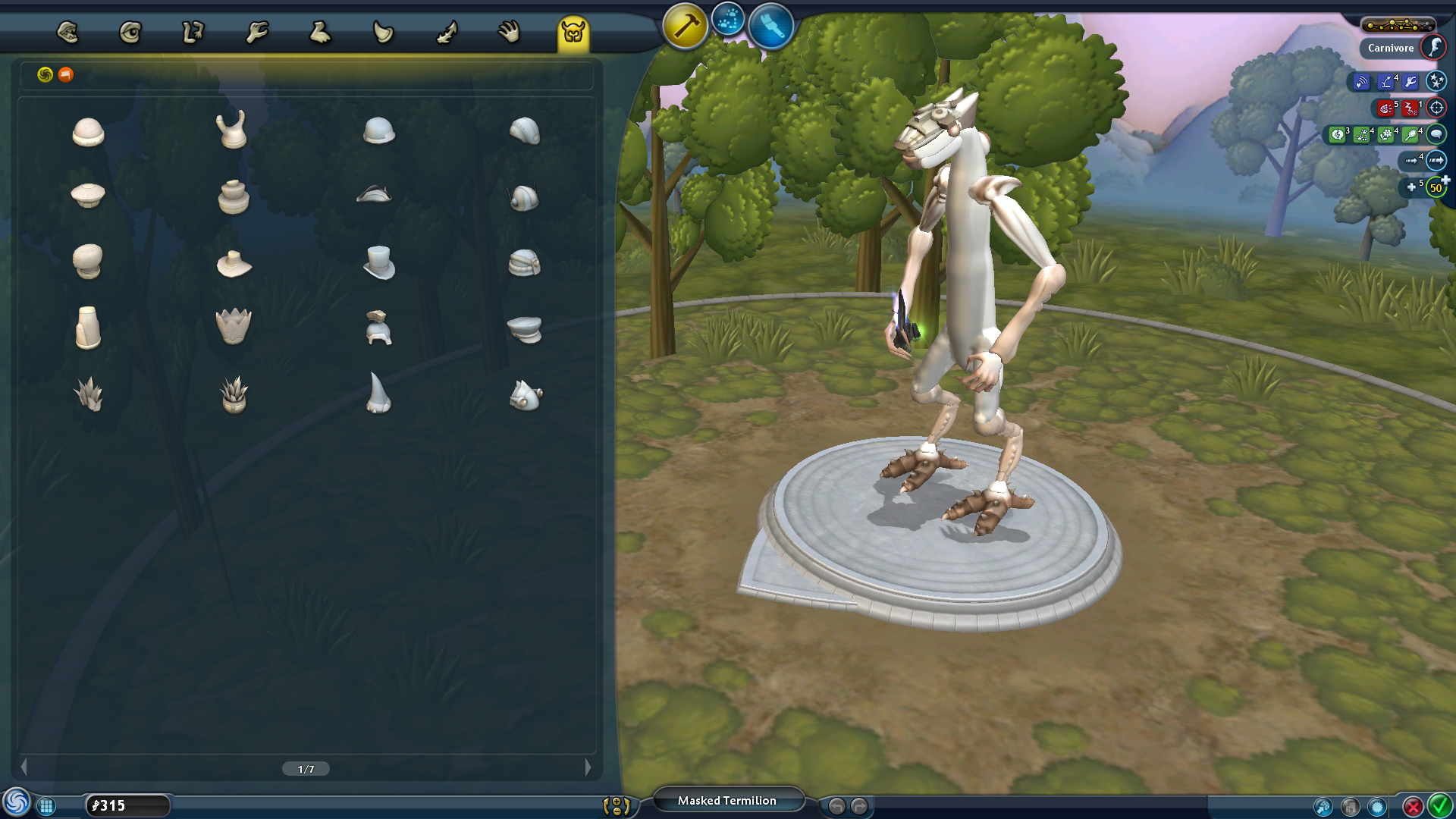Viewport: 1456px width, 819px height.
Task: Open the Sporepedia grid button
Action: (x=46, y=806)
